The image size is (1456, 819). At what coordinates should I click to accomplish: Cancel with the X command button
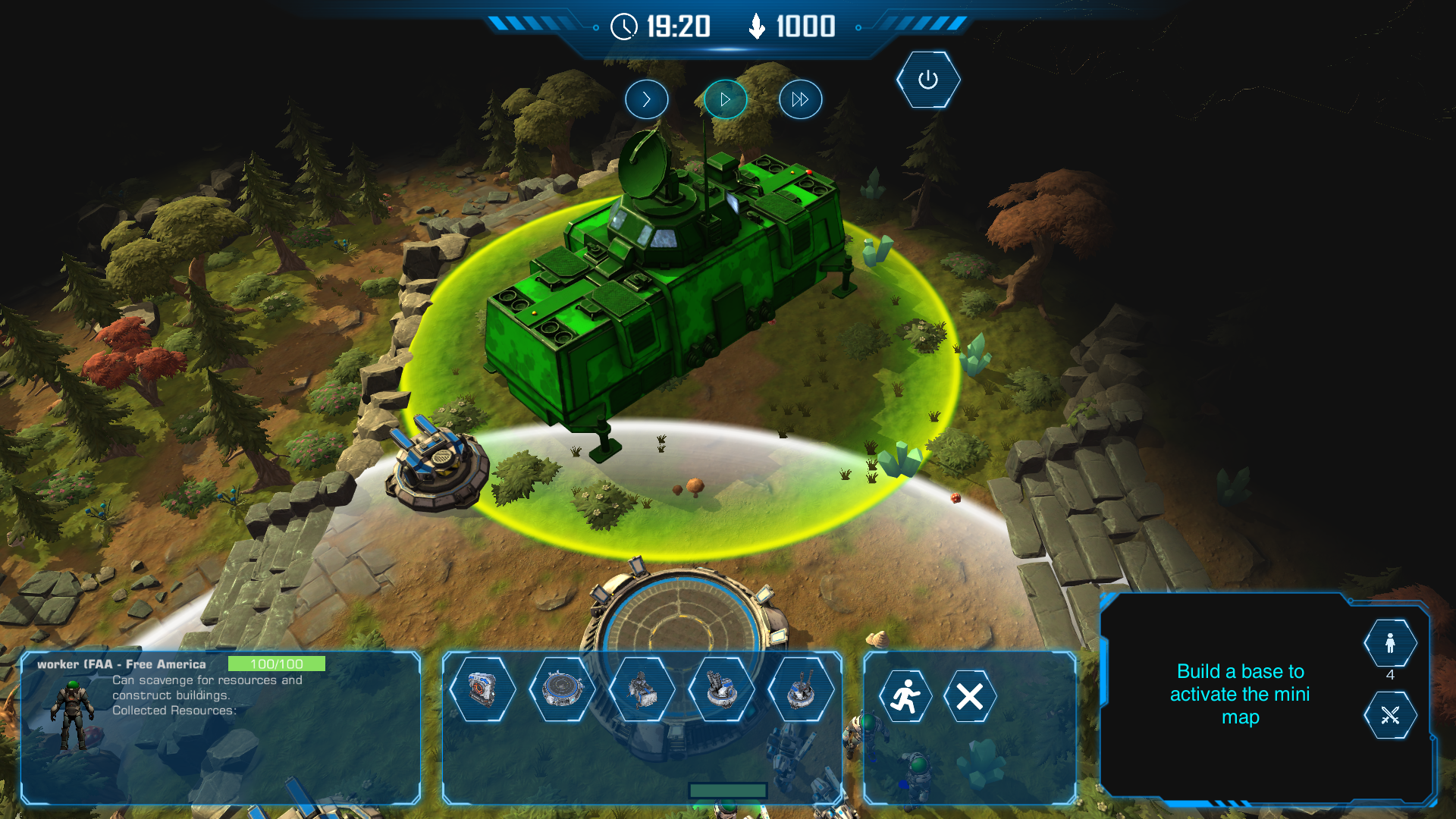point(969,696)
